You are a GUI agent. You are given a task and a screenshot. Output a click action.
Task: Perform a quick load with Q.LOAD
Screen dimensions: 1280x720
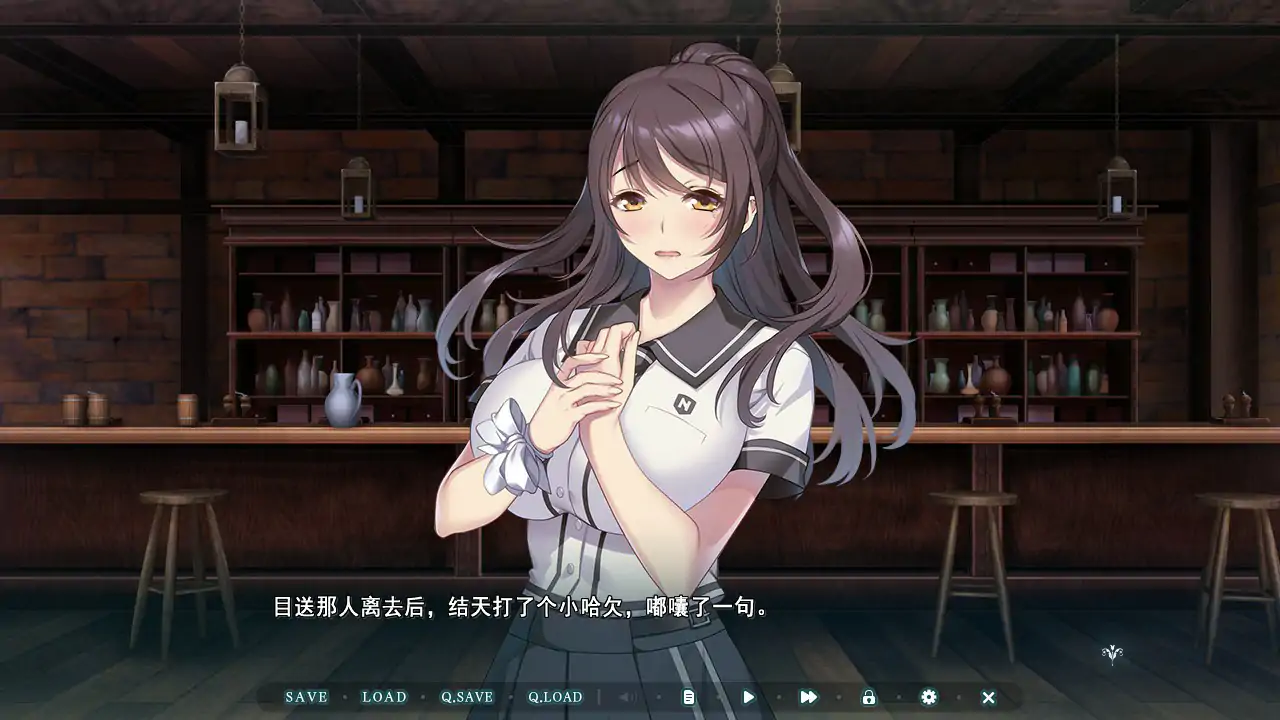pos(556,697)
